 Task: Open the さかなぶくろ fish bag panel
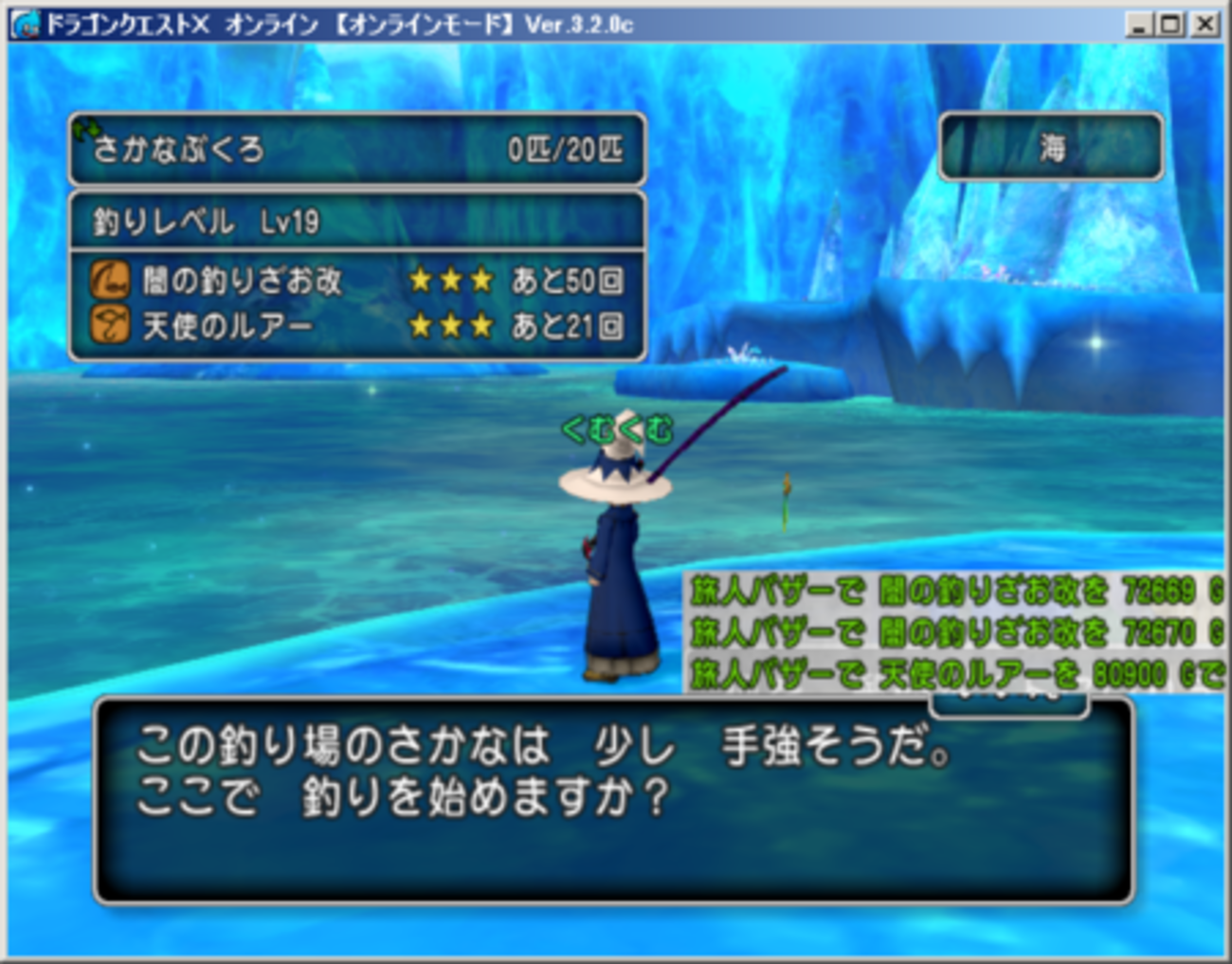tap(357, 149)
